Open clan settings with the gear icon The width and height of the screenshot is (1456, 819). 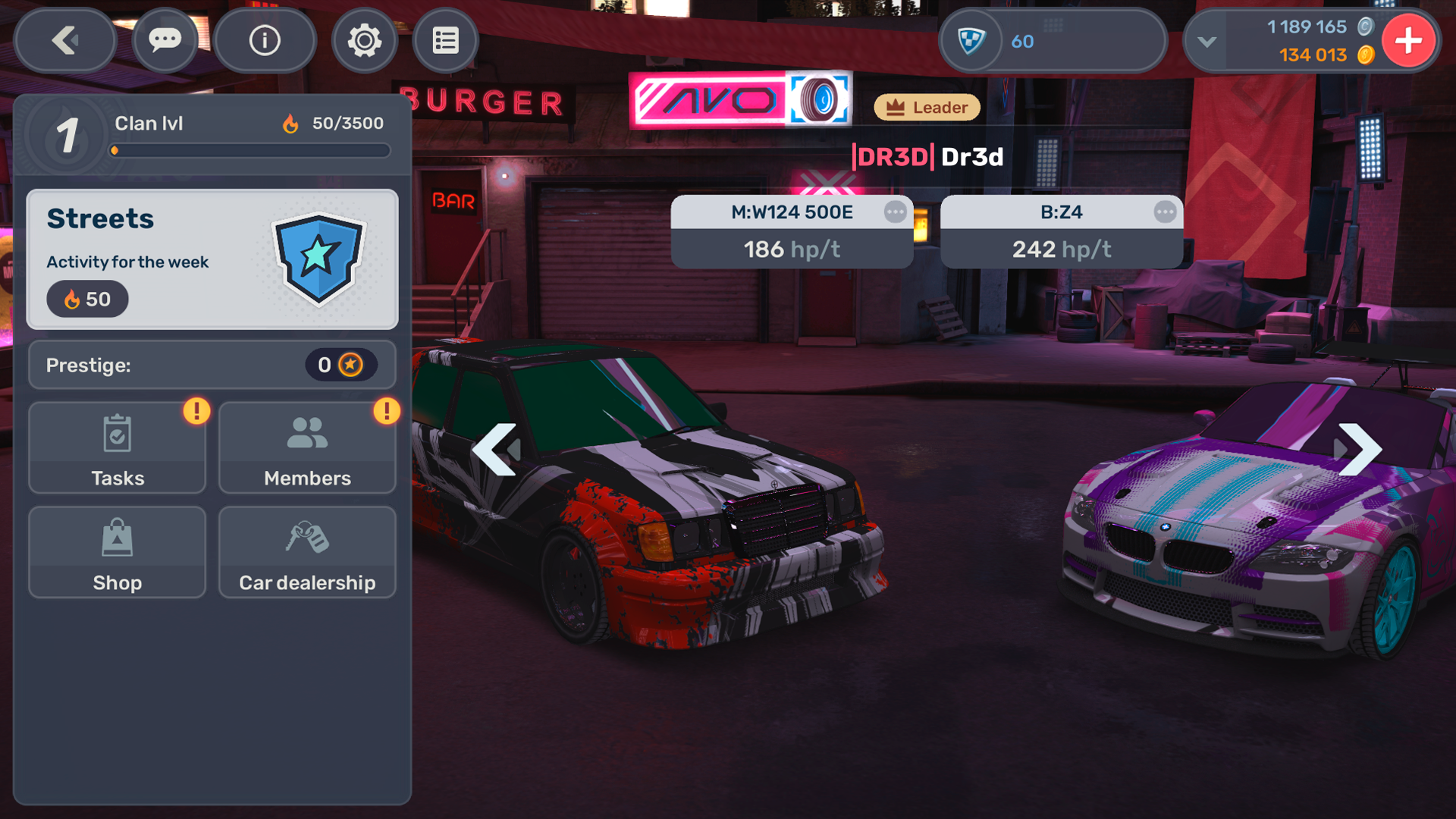365,41
